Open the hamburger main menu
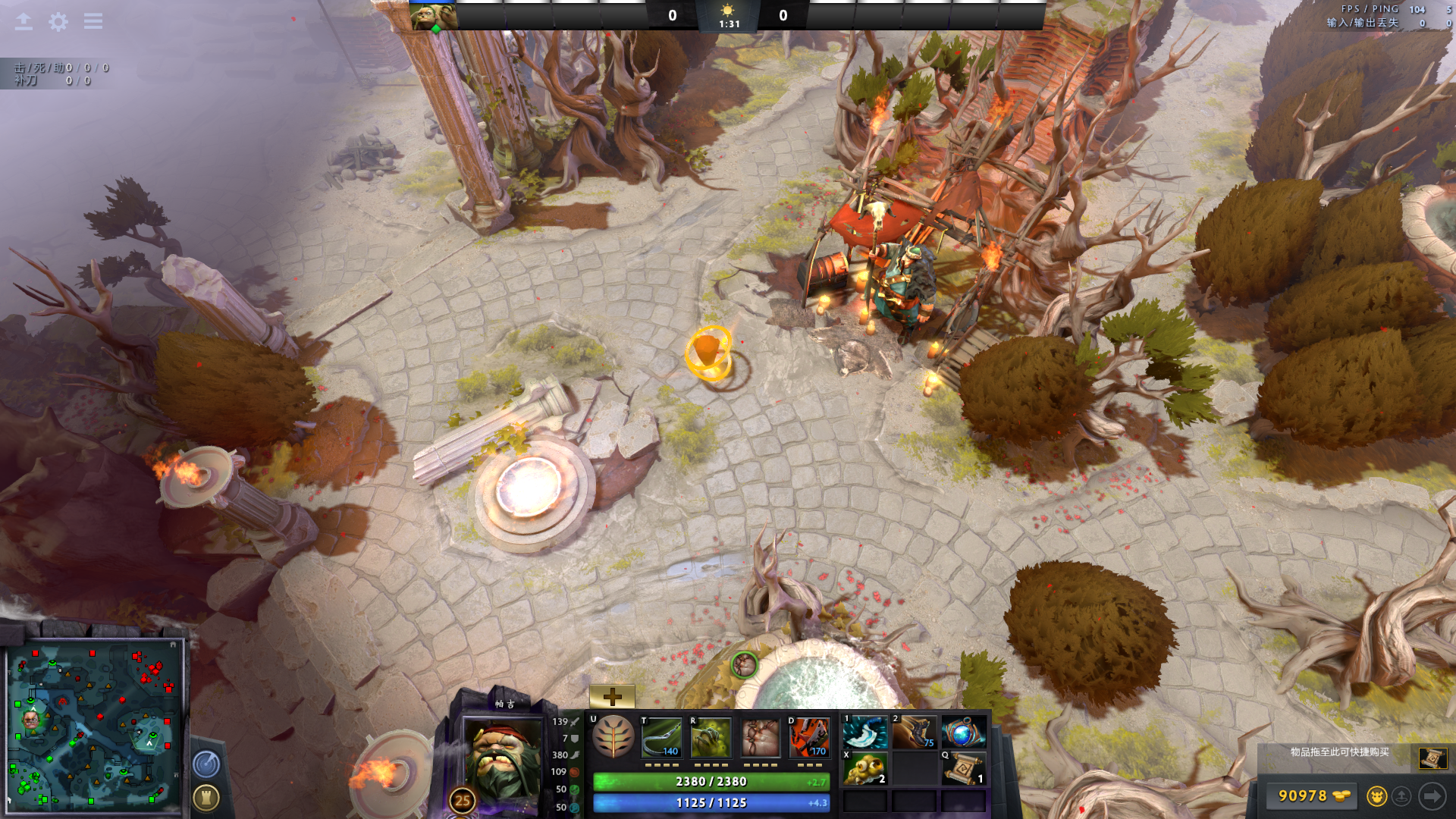 pos(93,21)
